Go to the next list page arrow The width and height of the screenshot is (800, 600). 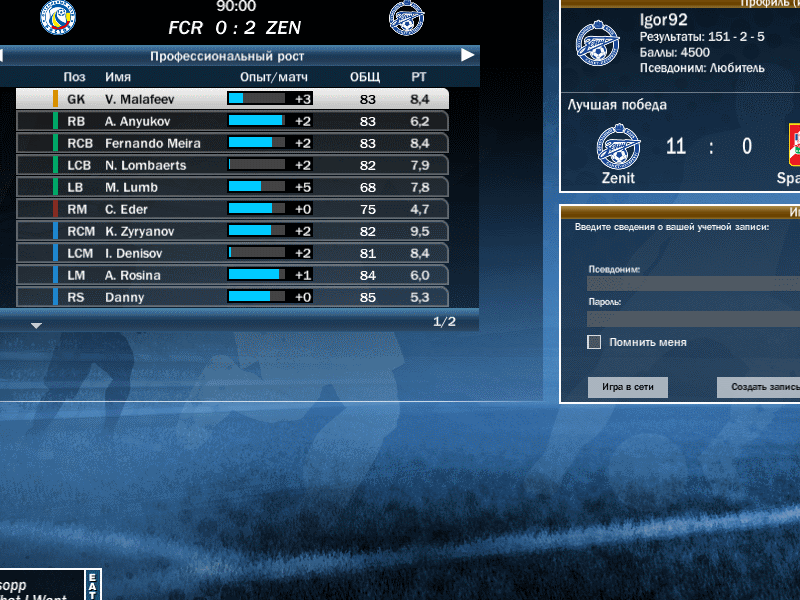36,325
